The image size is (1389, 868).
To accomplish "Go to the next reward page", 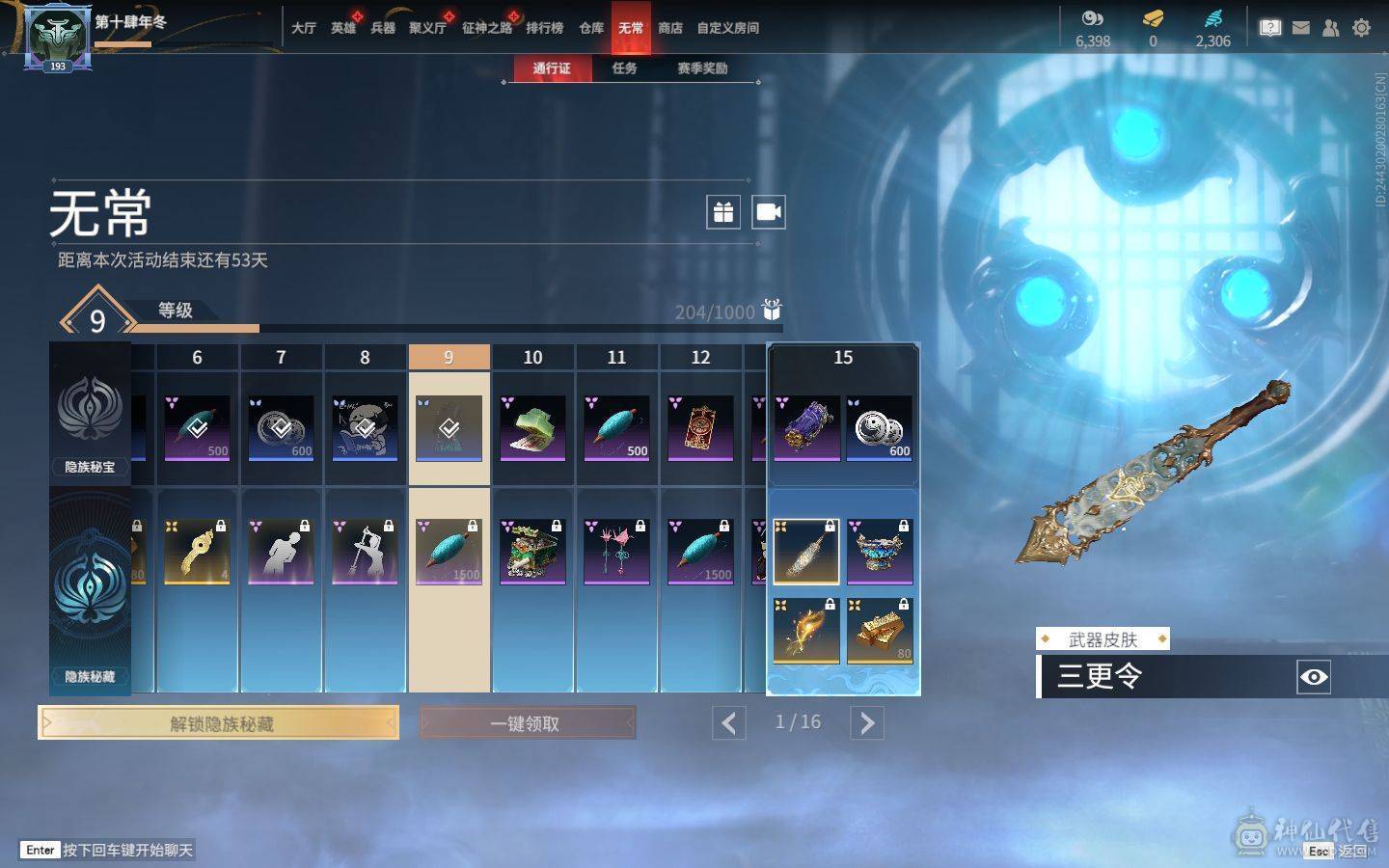I will [867, 722].
